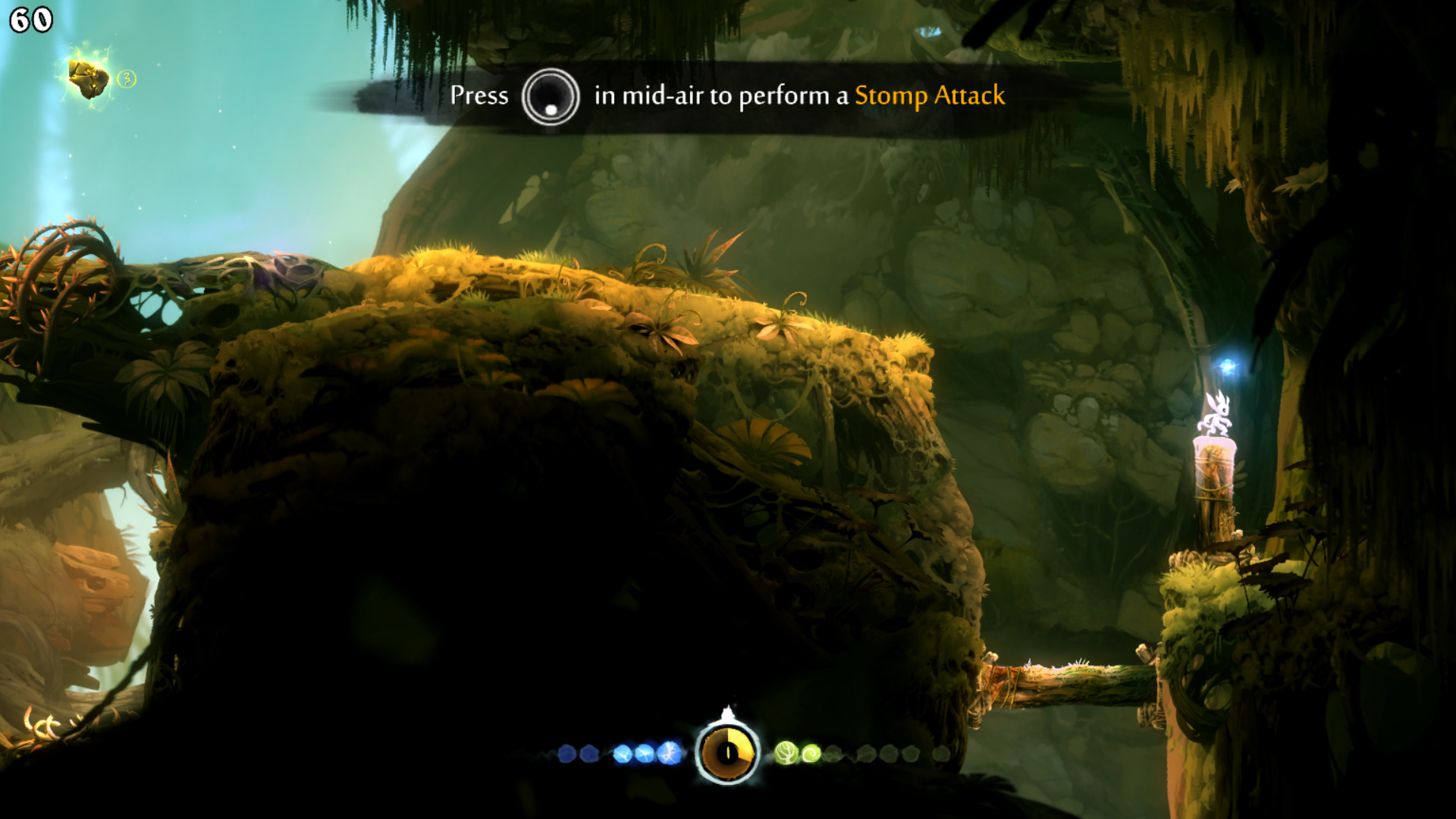The image size is (1456, 819).
Task: Click the rightmost blue energy cell icon
Action: point(669,753)
